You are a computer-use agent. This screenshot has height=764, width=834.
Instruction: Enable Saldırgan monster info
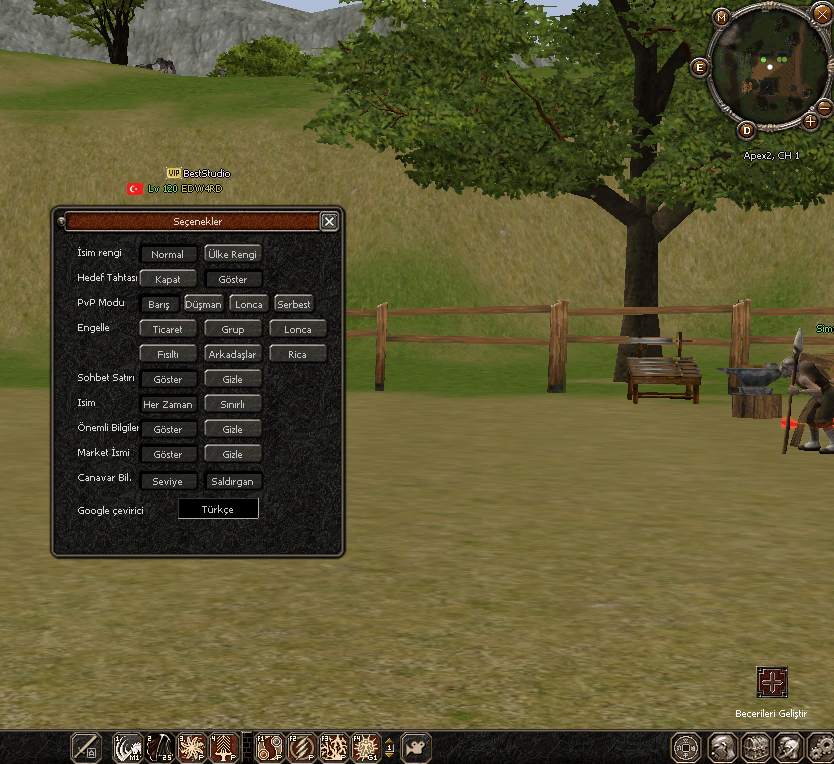[233, 481]
